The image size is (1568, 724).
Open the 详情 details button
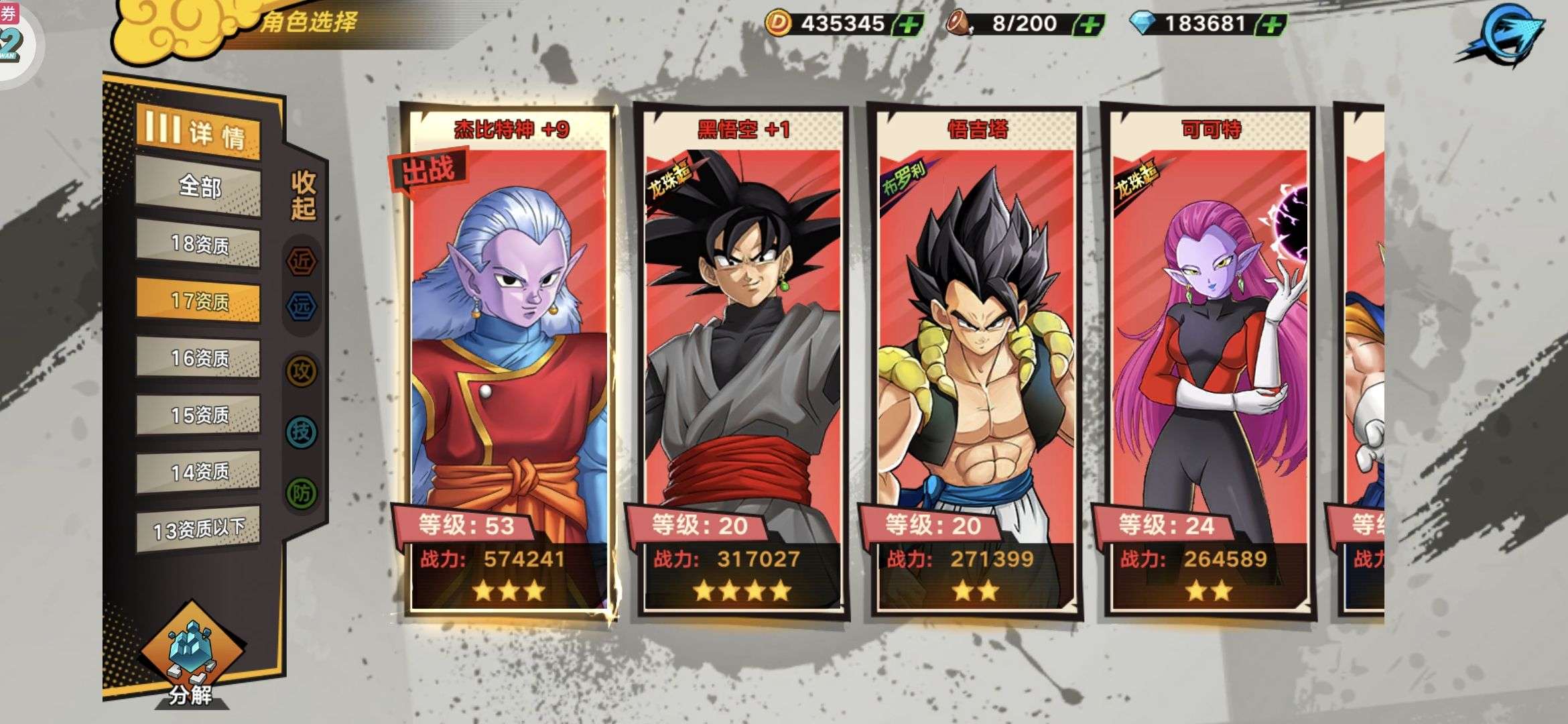[x=198, y=131]
